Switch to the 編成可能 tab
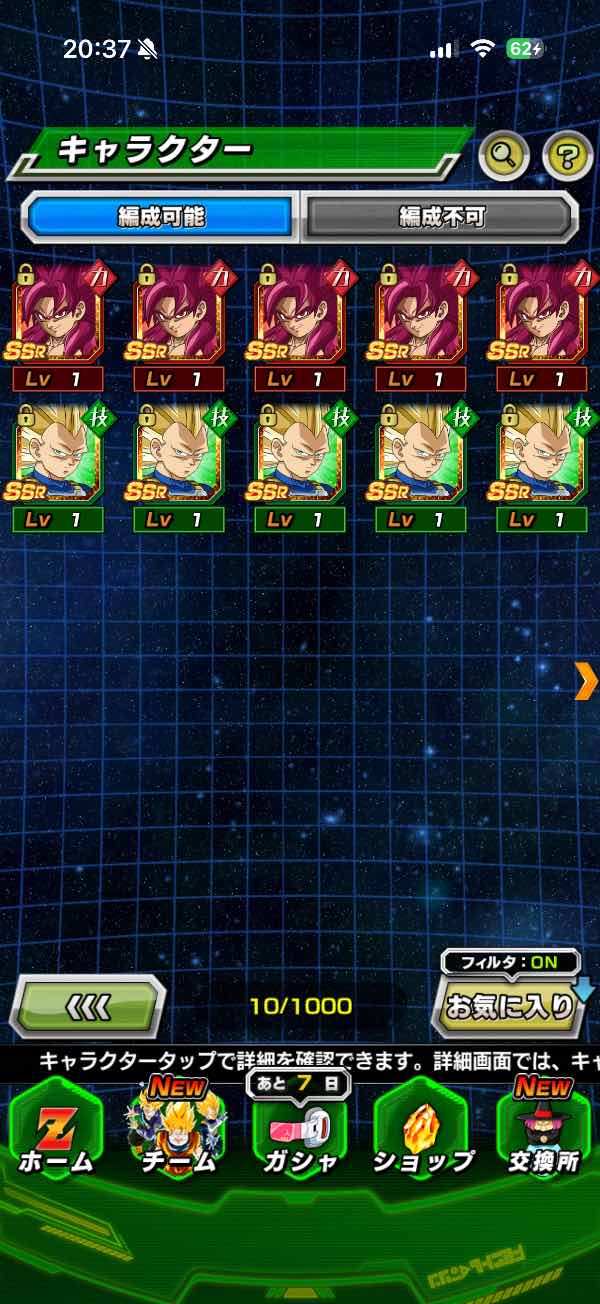 click(160, 217)
